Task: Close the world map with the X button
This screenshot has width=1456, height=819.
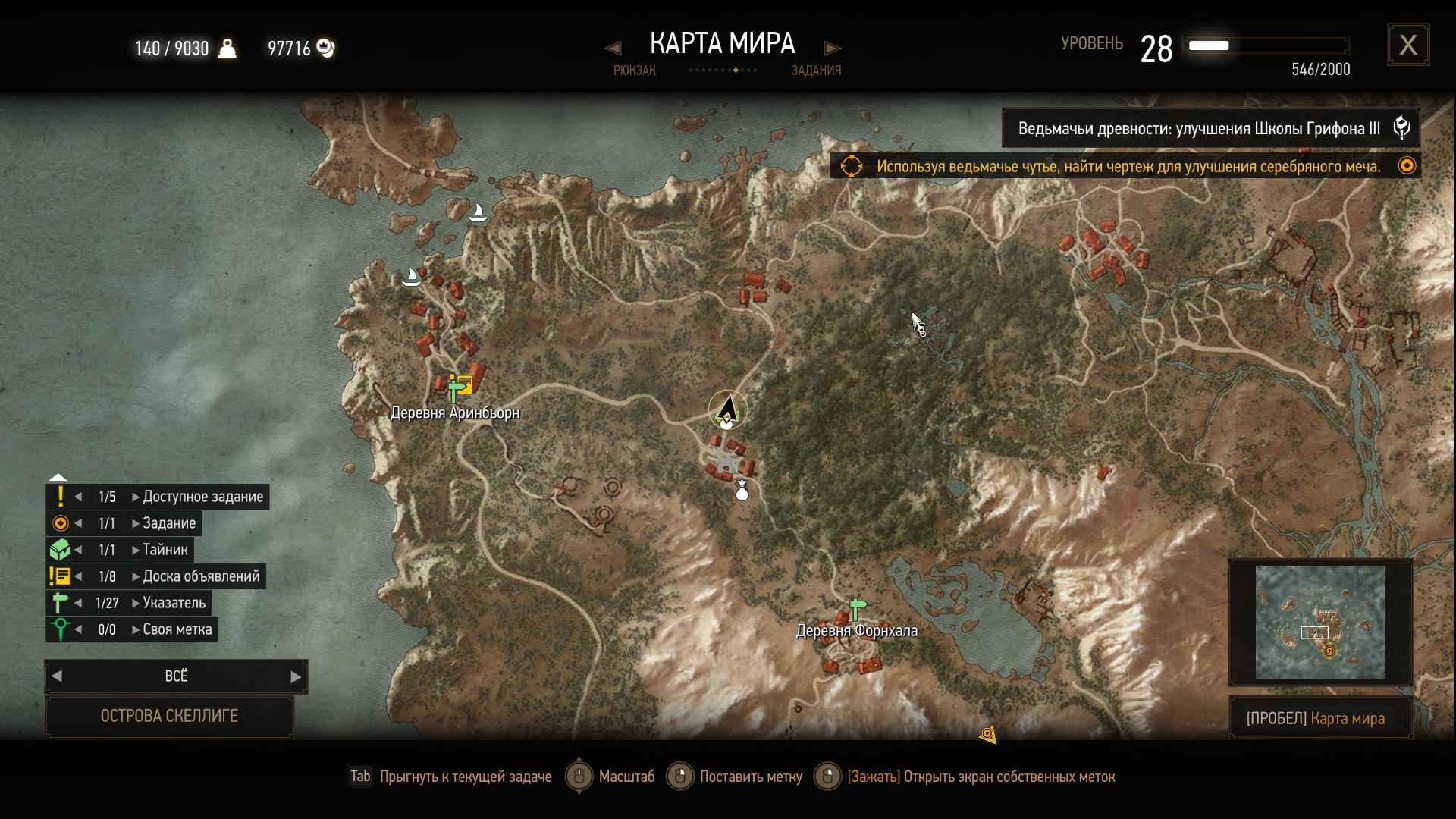Action: (1408, 45)
